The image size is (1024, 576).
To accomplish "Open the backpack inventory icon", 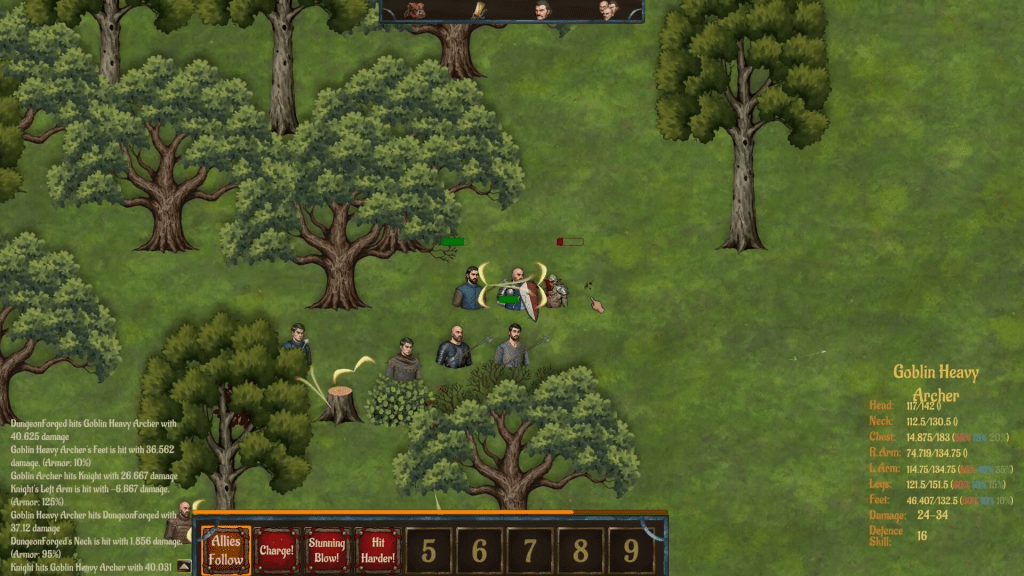I will (x=416, y=10).
